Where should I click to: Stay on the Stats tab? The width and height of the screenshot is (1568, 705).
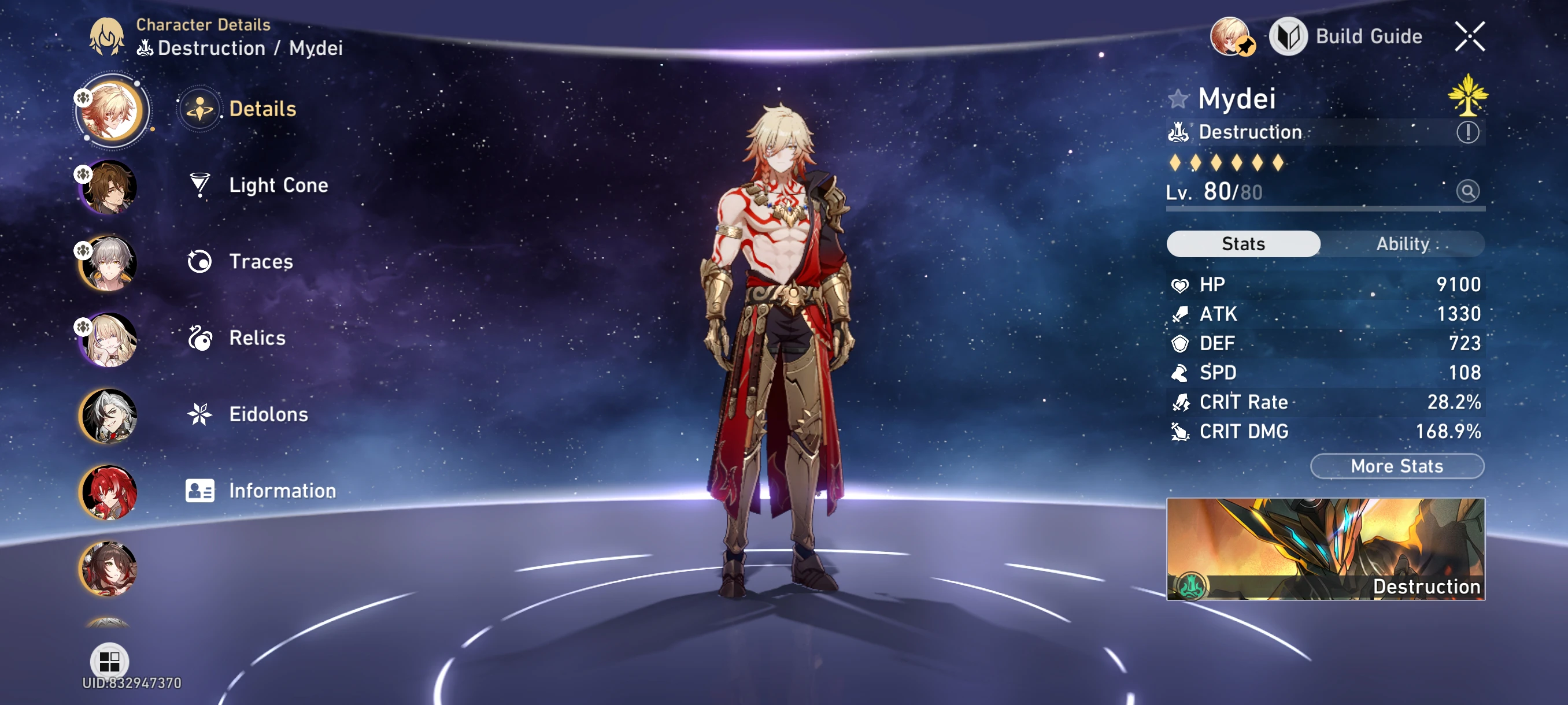(1243, 244)
